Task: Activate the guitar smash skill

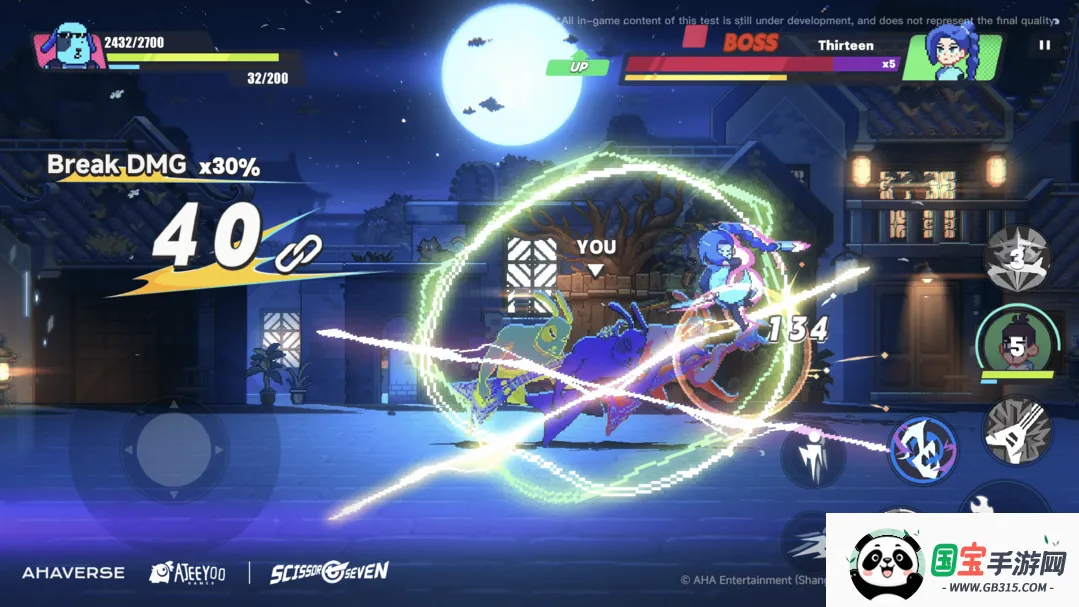Action: 1016,431
